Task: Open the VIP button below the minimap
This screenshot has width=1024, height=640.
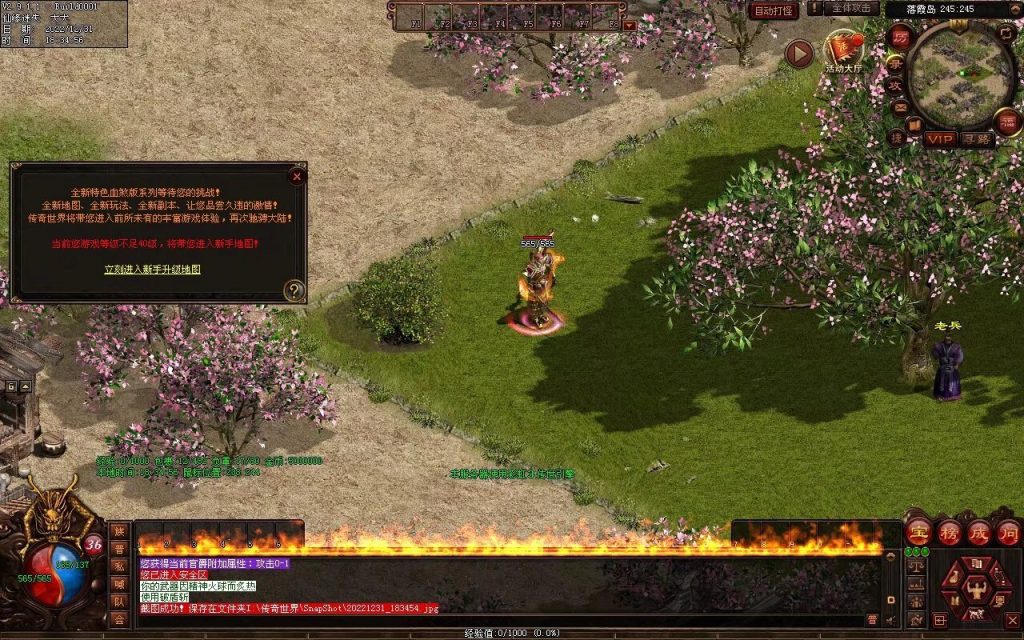Action: (939, 139)
